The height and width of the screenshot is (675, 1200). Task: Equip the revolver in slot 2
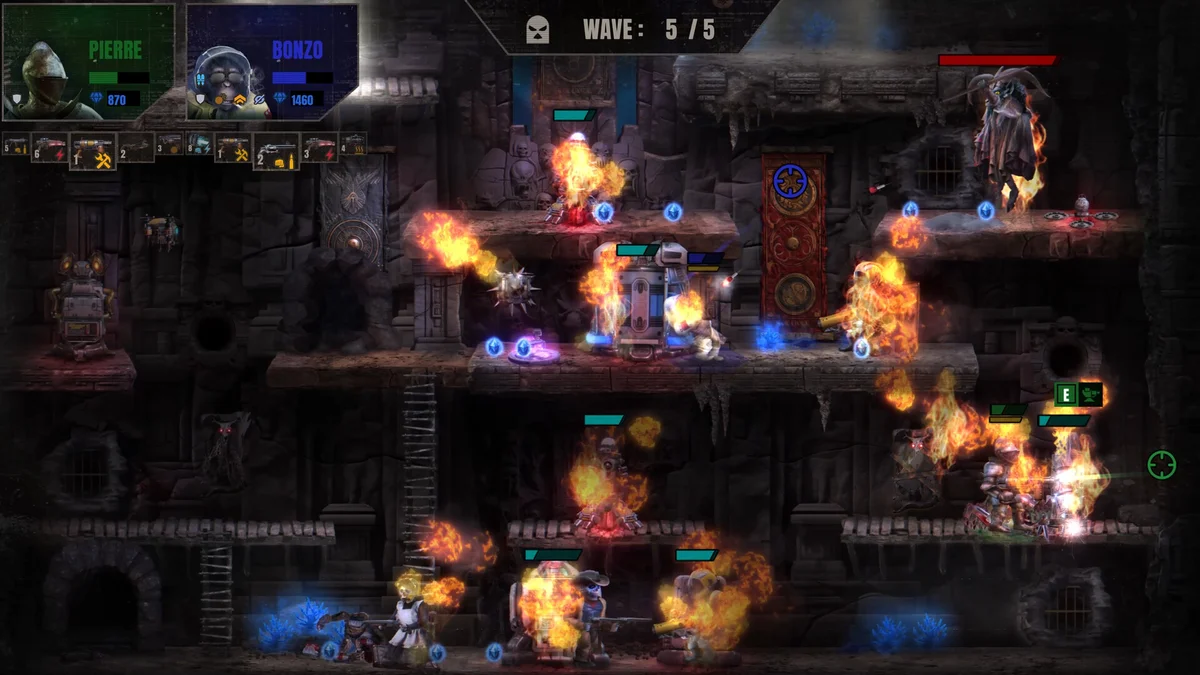pos(275,151)
